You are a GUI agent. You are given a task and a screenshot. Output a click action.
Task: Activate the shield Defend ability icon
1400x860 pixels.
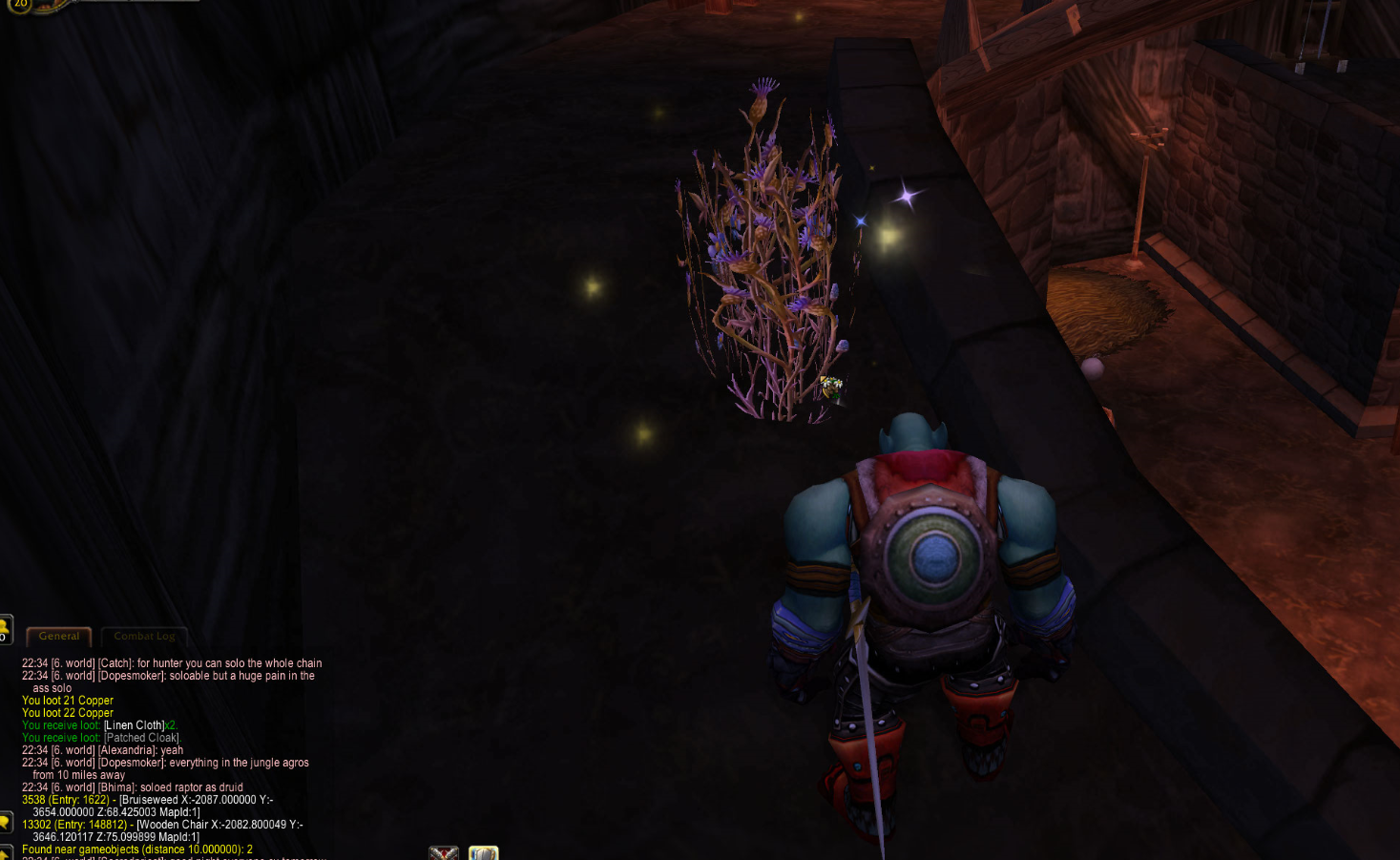[x=483, y=852]
